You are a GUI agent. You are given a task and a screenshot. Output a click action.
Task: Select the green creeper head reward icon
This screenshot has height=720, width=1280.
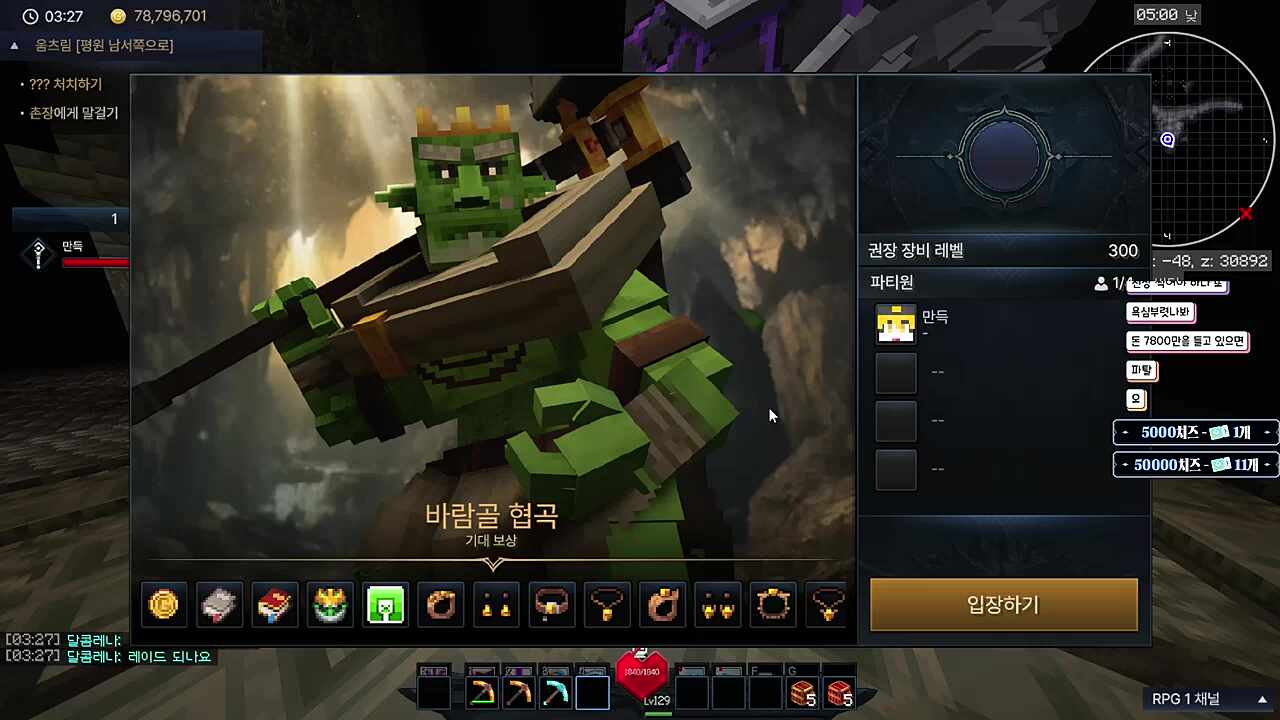(385, 604)
